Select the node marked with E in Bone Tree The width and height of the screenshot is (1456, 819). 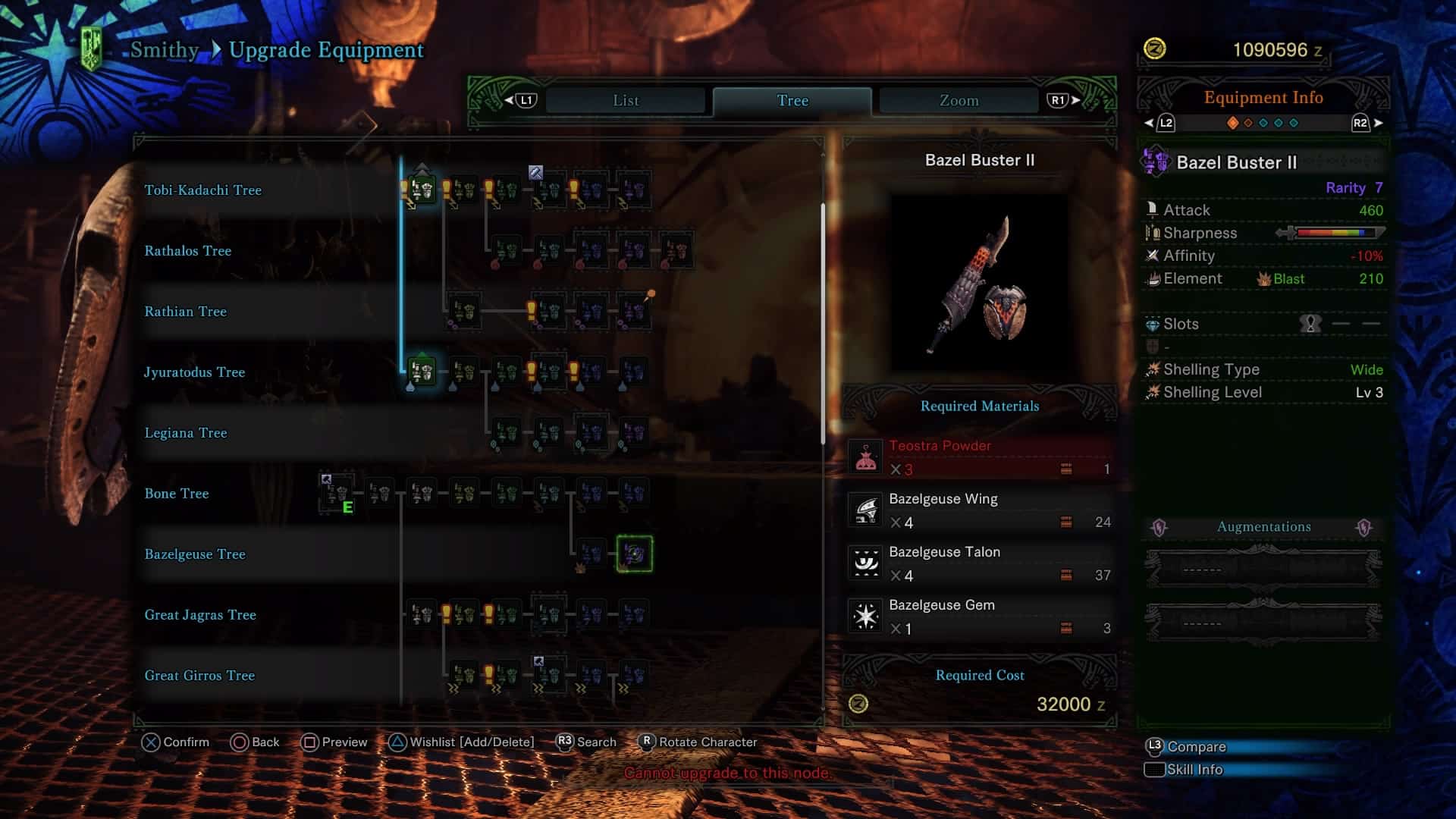336,491
